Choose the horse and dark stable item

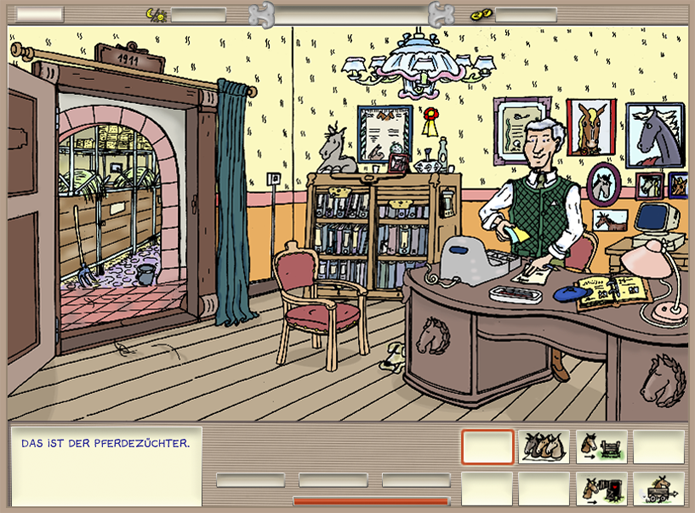[601, 488]
